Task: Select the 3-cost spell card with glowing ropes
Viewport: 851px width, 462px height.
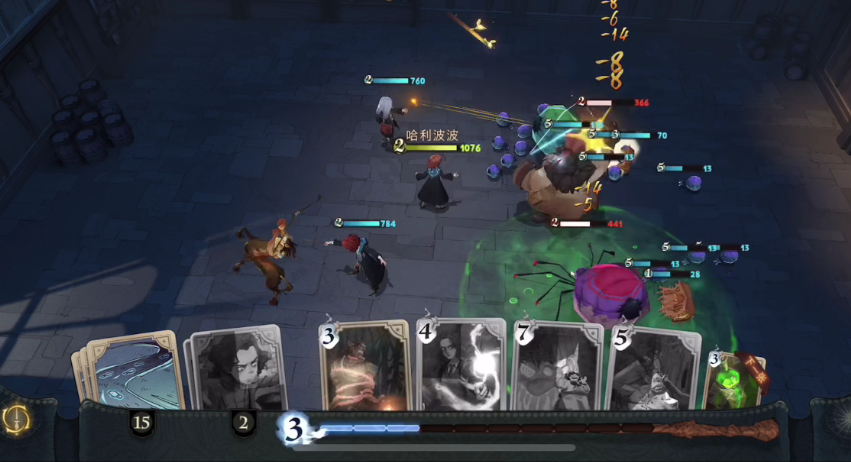Action: 364,365
